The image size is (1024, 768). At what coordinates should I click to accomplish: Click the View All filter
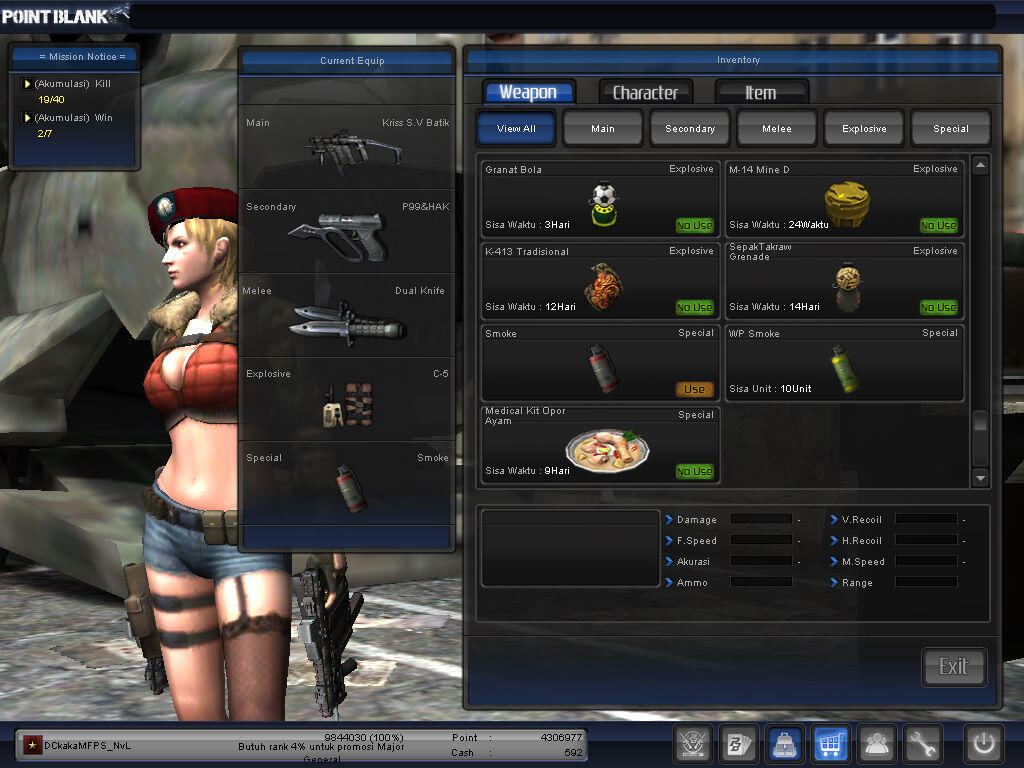pyautogui.click(x=516, y=128)
